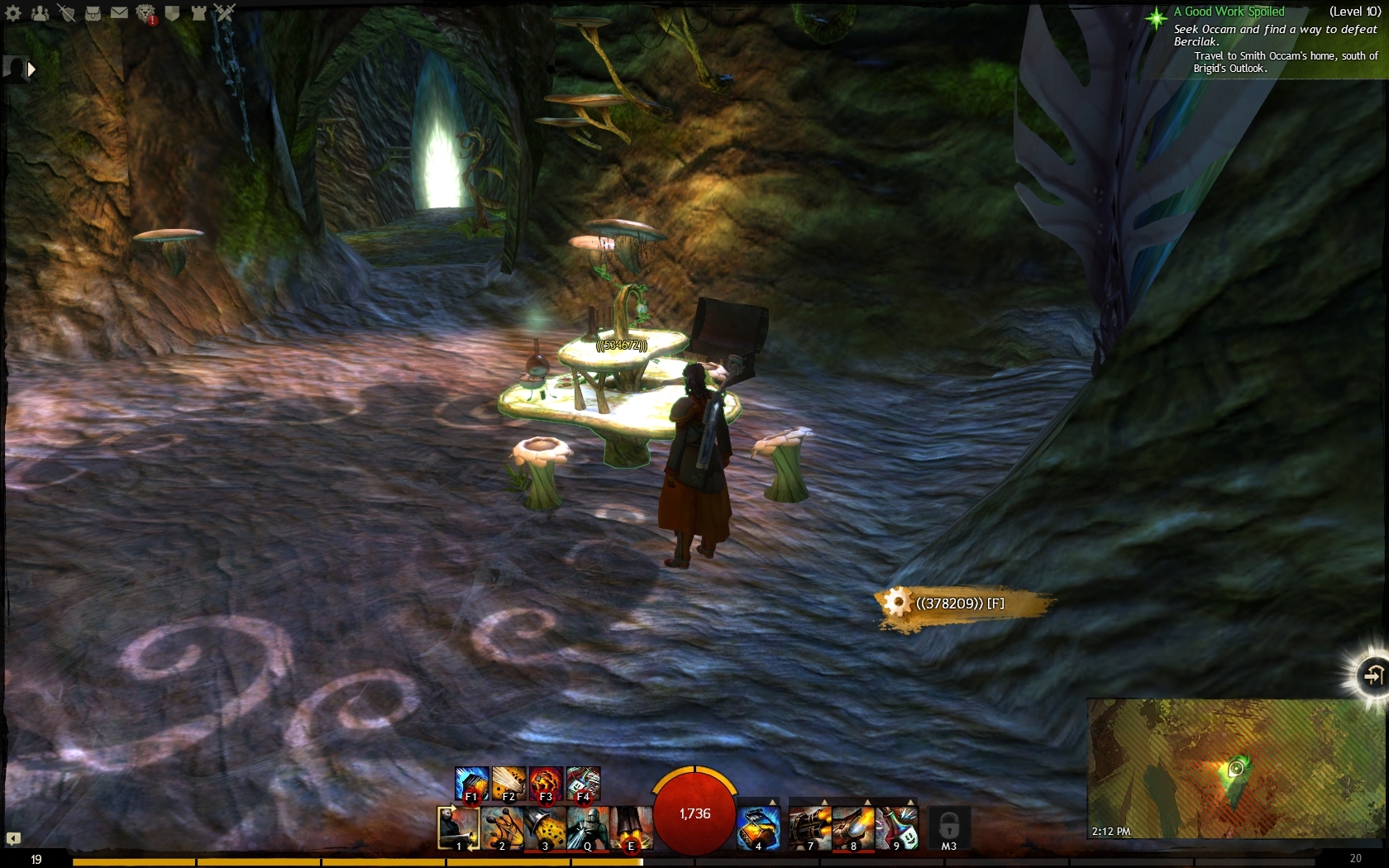Use the ((378209)) interact prompt
The image size is (1389, 868).
click(959, 603)
